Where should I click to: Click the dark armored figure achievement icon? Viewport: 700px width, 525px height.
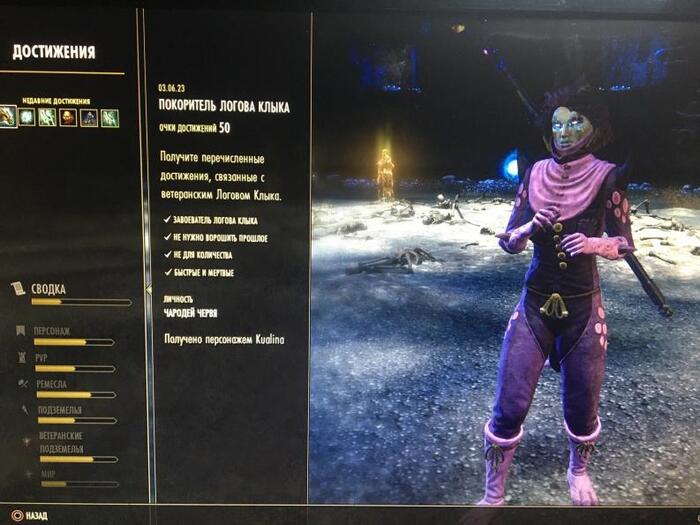pos(89,117)
